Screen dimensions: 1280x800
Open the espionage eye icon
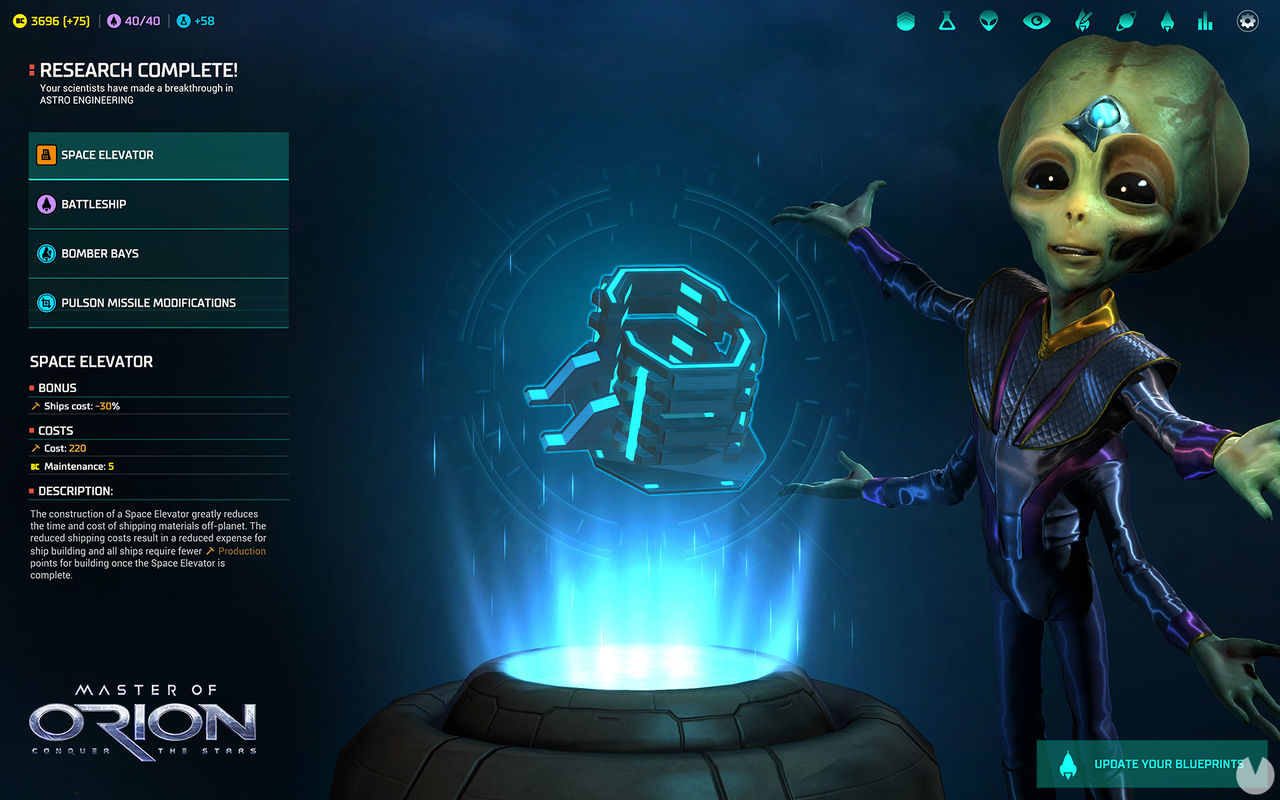point(1036,20)
